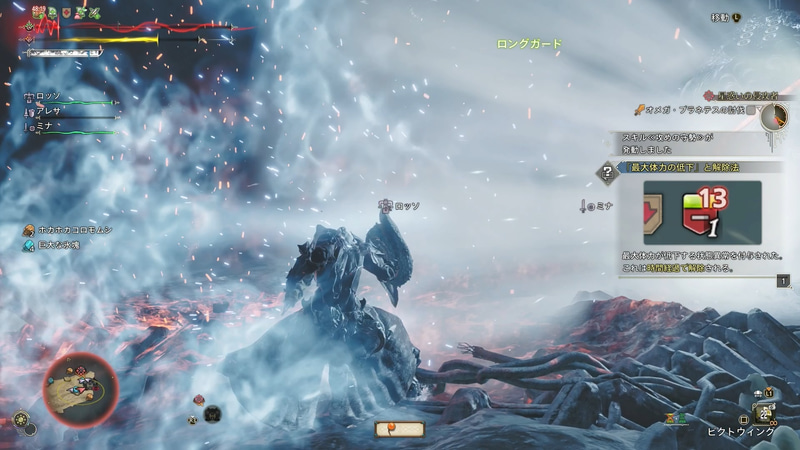
Task: Select party member ロッソ in the list
Action: click(x=48, y=98)
